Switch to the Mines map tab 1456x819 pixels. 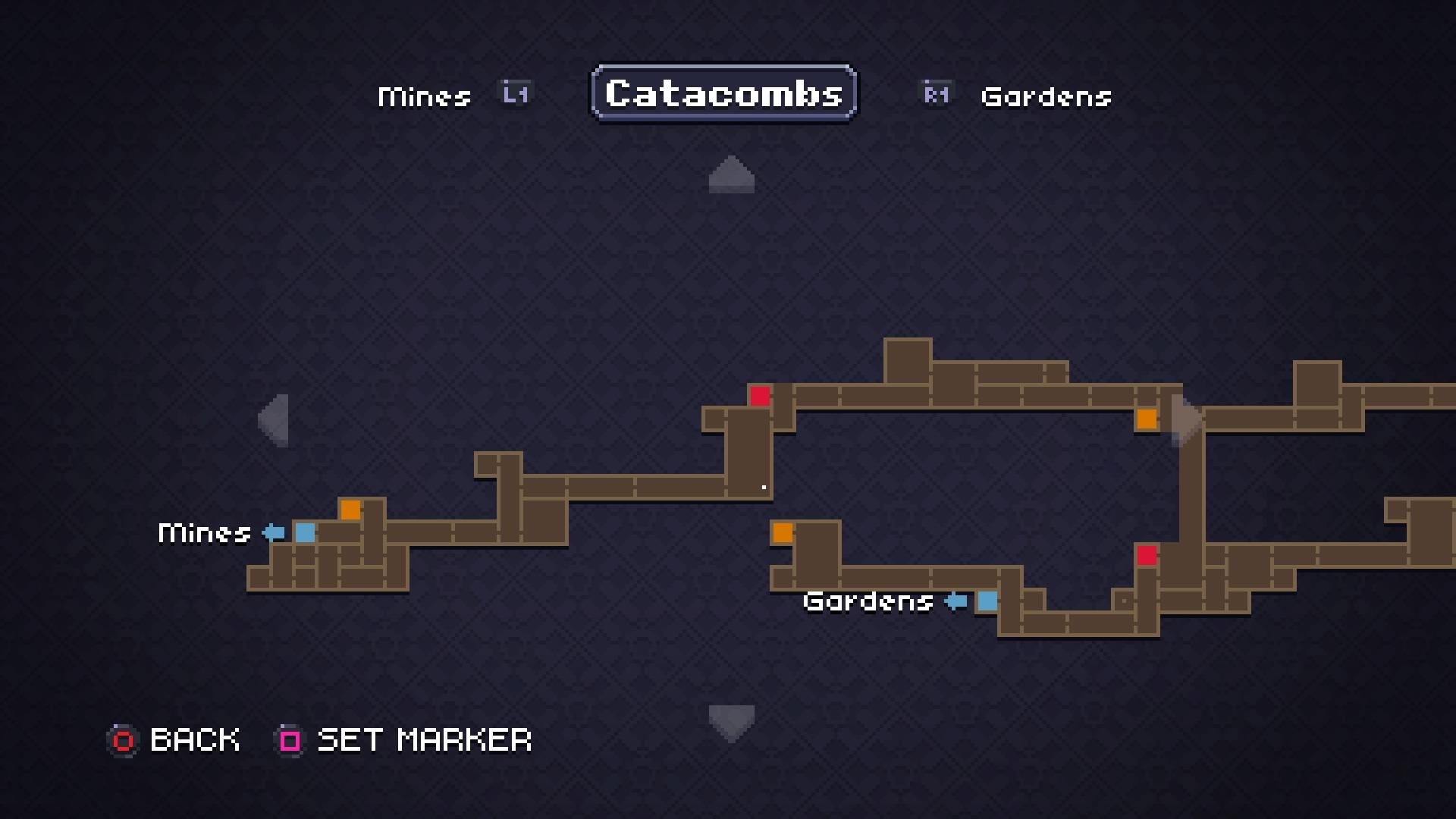[x=424, y=95]
